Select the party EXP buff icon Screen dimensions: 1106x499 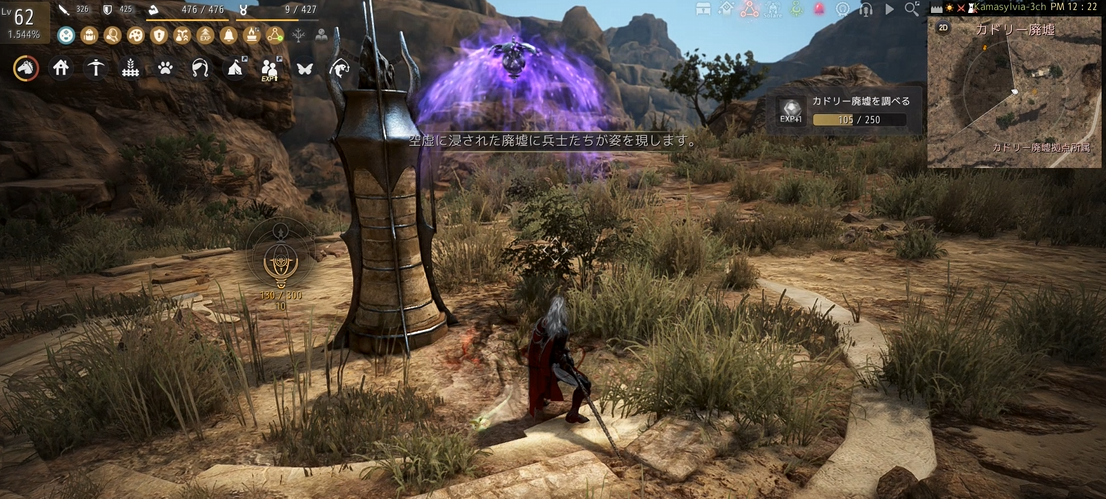(269, 69)
